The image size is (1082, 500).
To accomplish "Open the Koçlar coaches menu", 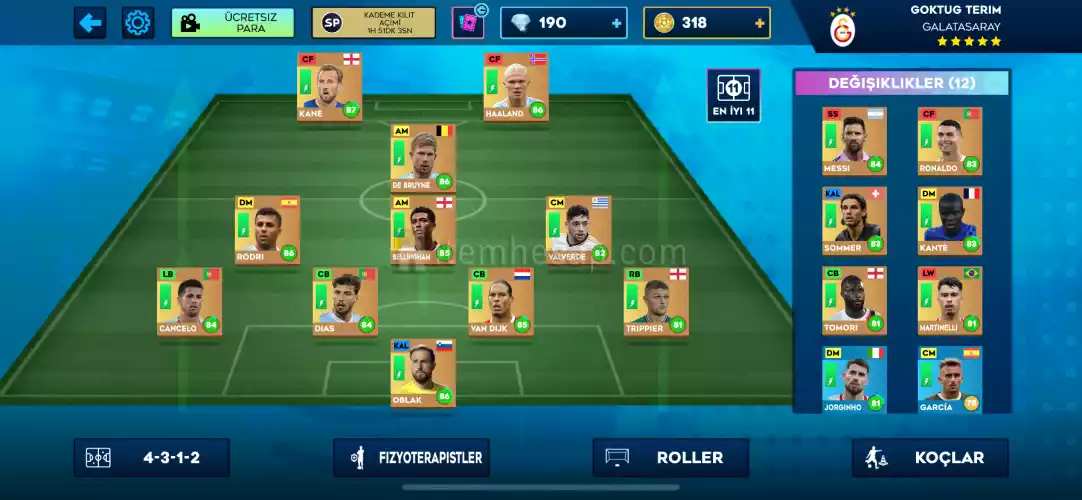I will [930, 458].
